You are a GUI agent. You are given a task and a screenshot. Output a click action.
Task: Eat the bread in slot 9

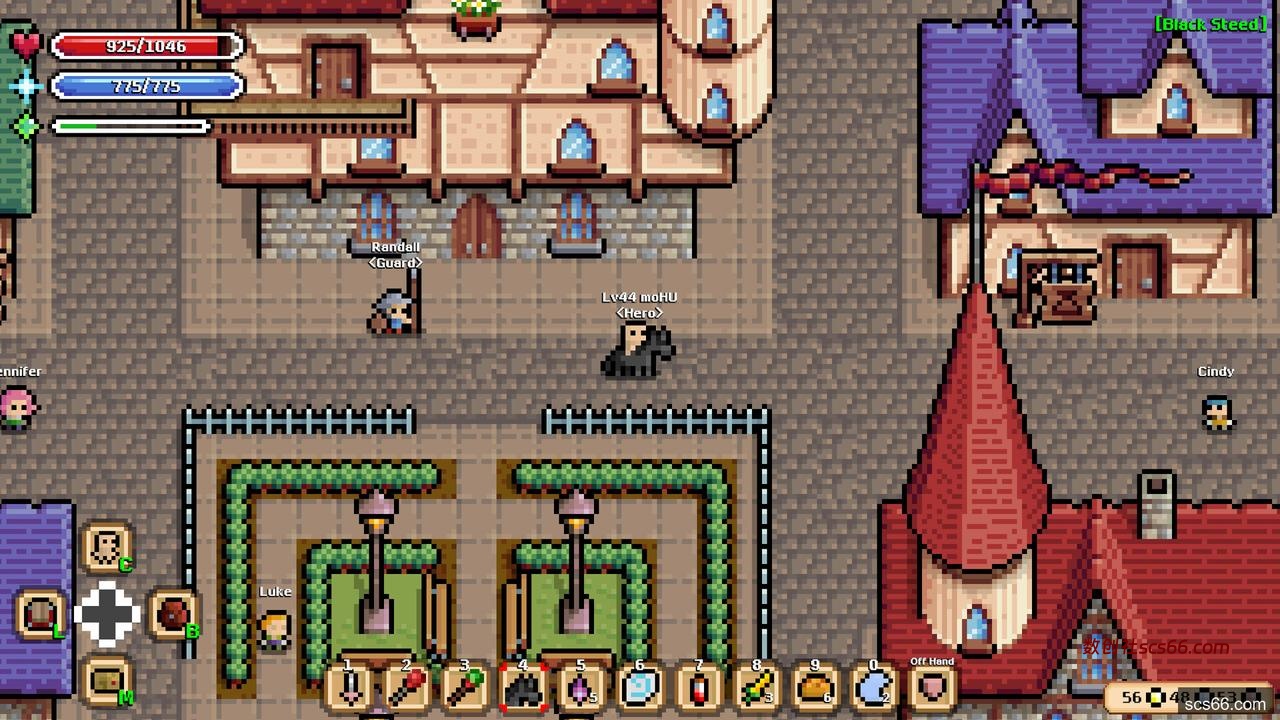point(815,689)
